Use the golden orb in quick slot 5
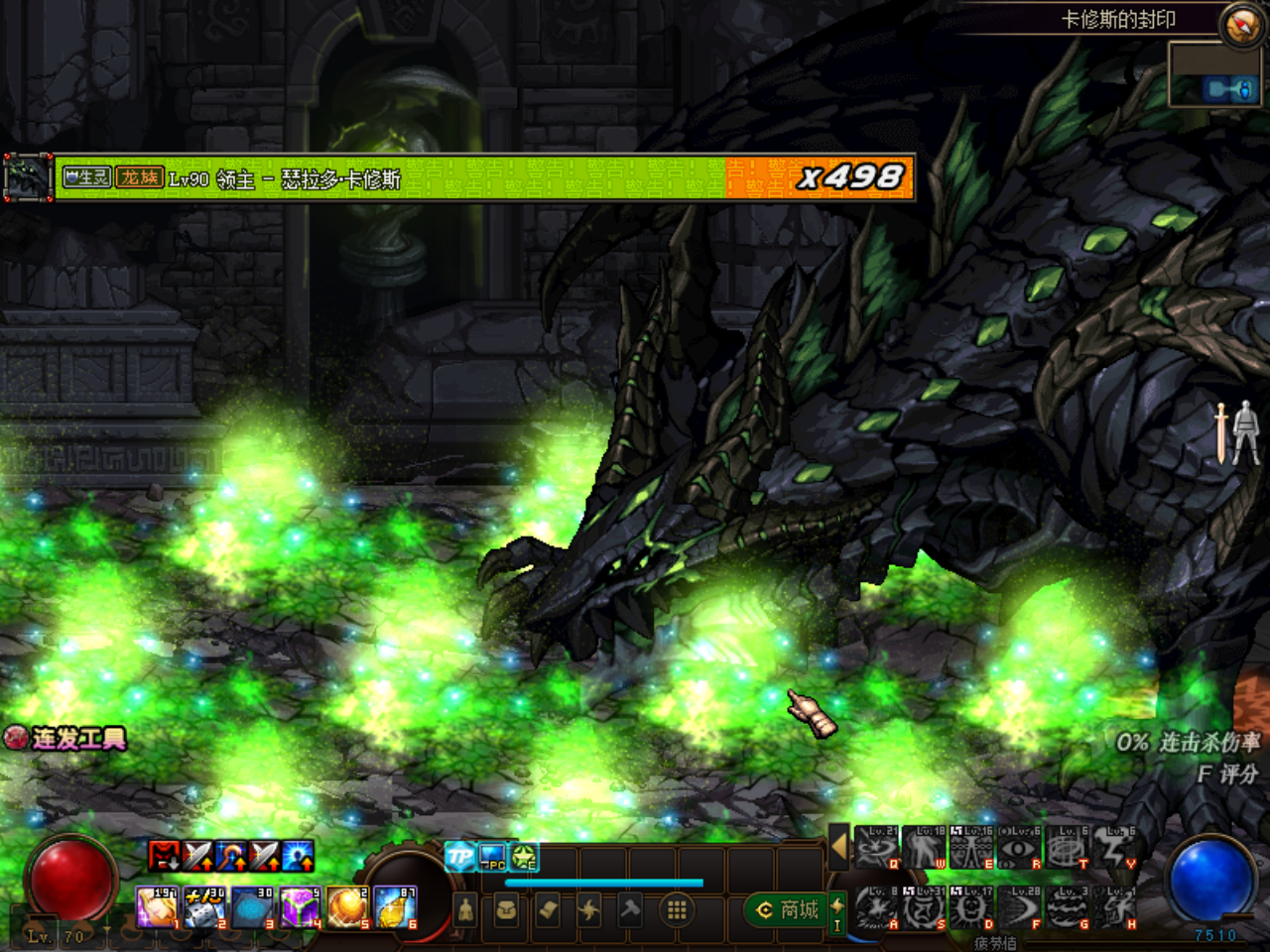 (347, 907)
